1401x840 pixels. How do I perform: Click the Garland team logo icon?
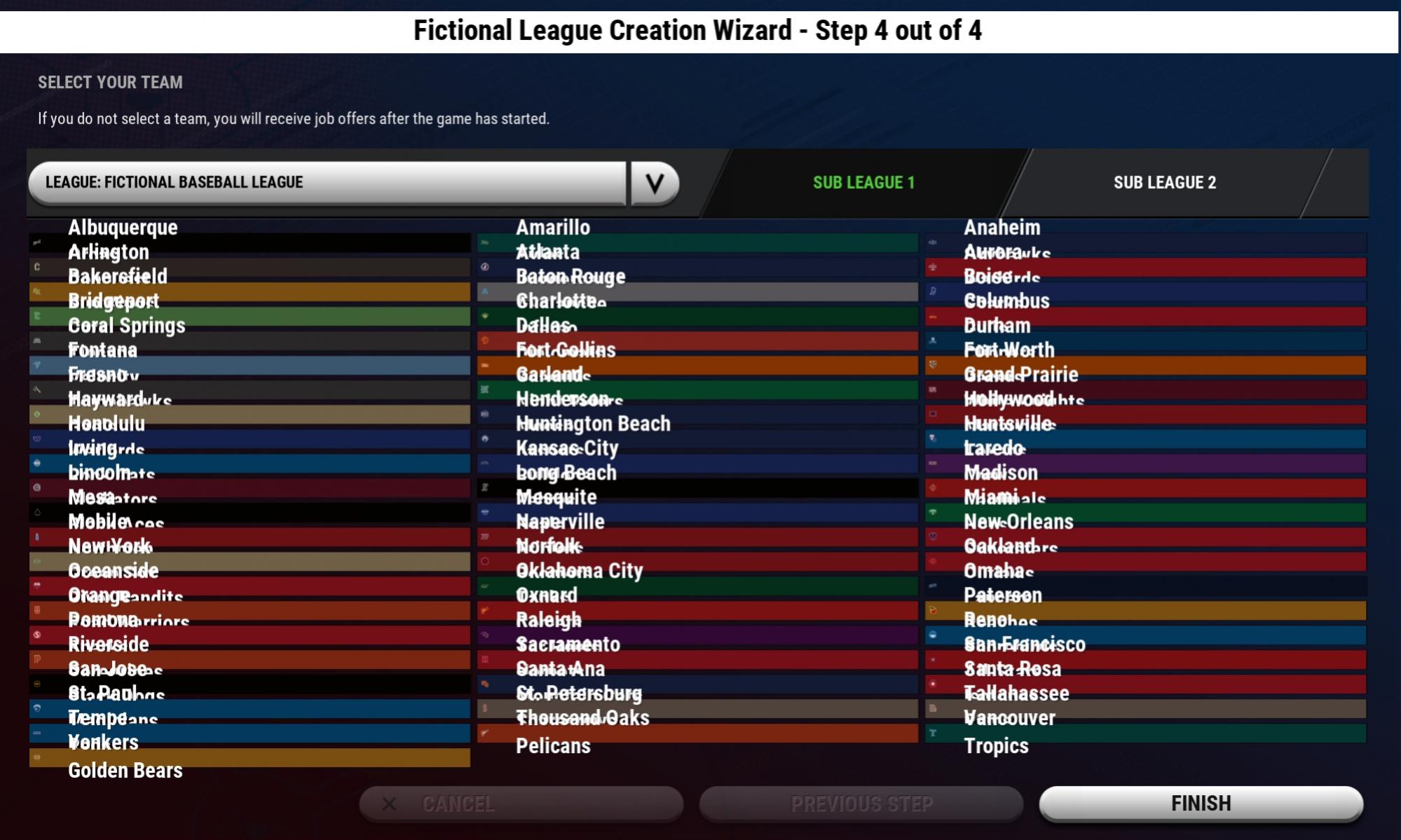click(485, 366)
